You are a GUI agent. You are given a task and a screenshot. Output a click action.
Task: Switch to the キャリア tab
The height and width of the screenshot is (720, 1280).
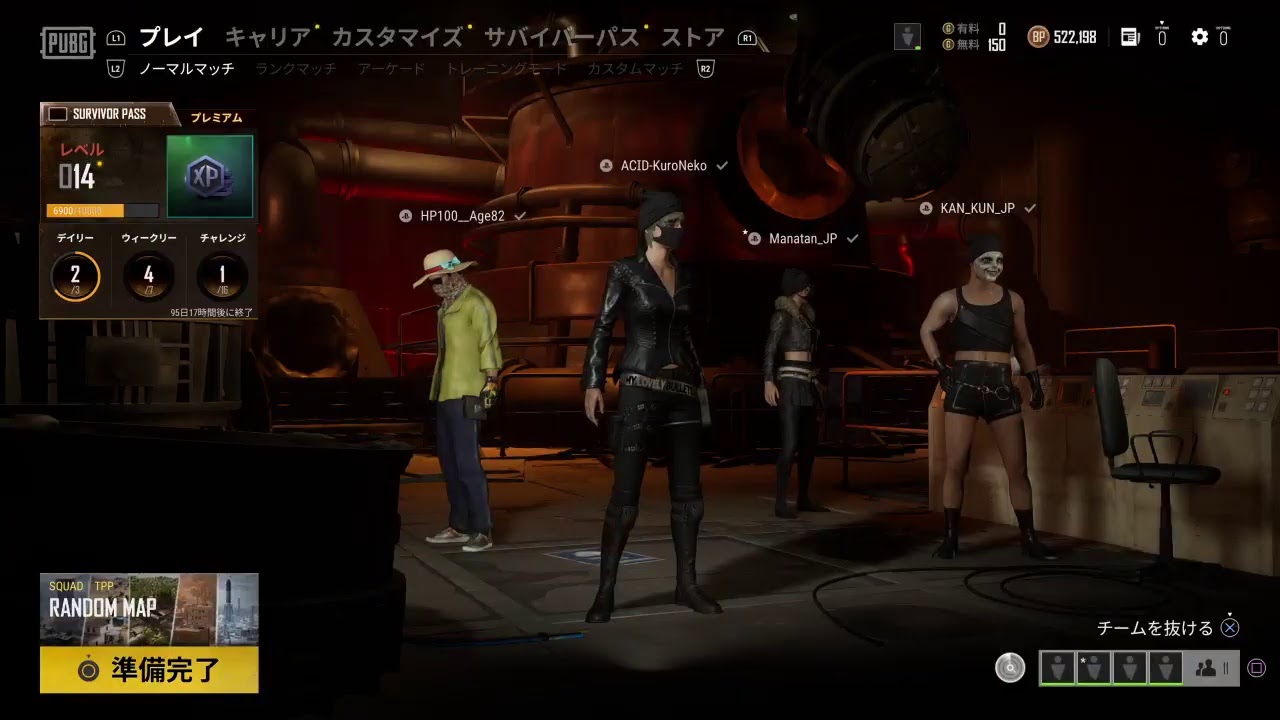point(267,38)
